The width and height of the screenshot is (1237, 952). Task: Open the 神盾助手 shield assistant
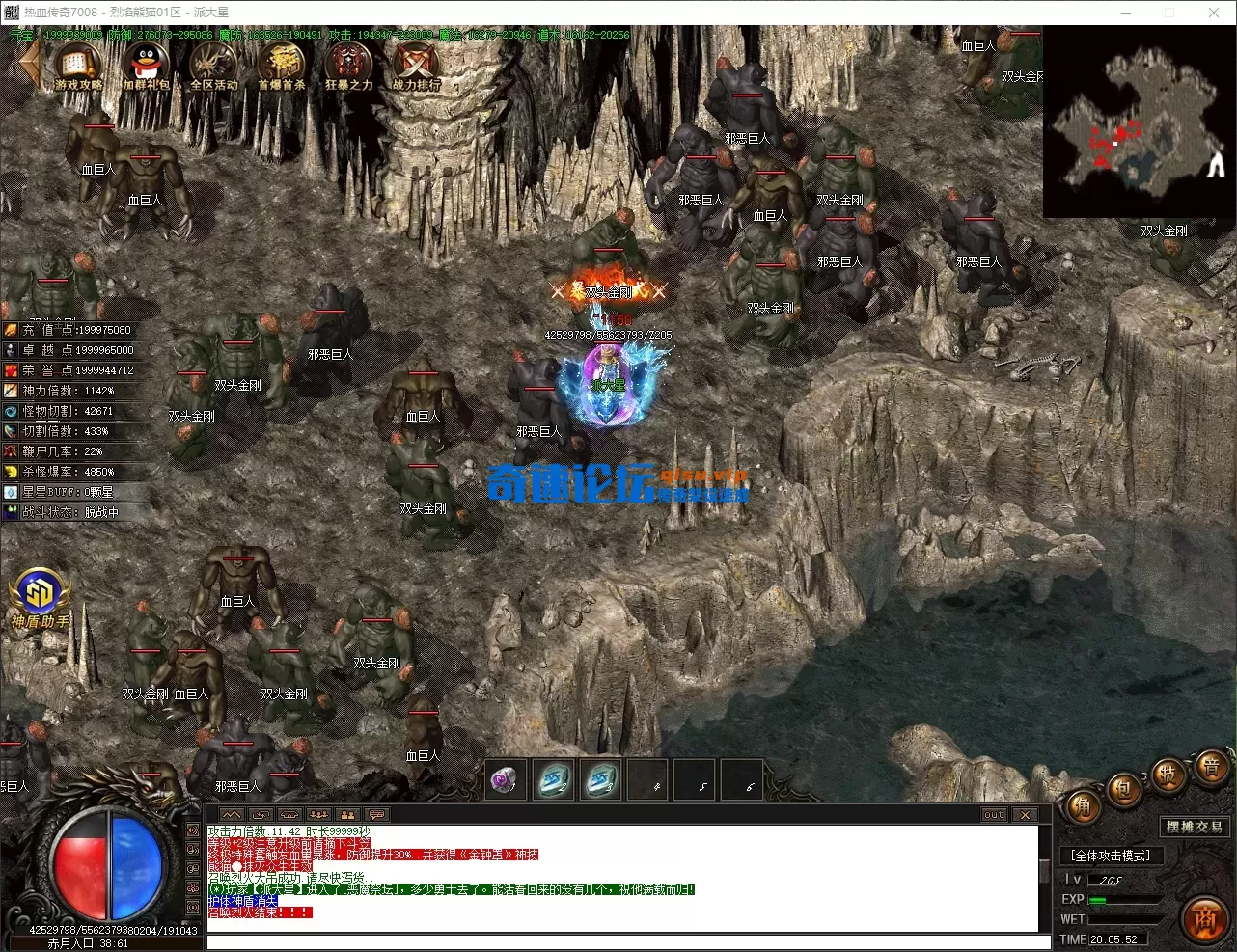[40, 597]
